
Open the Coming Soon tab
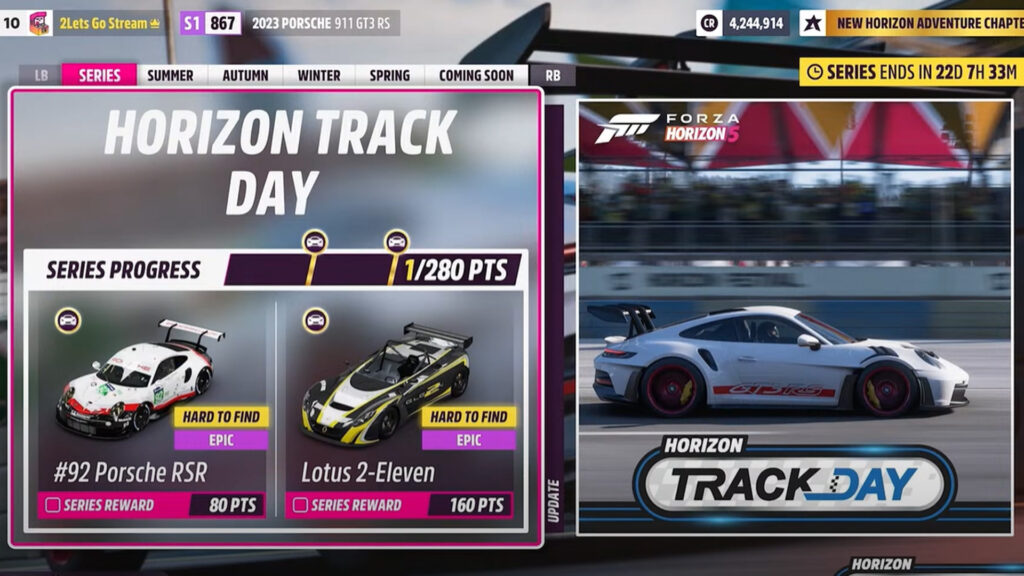click(476, 75)
